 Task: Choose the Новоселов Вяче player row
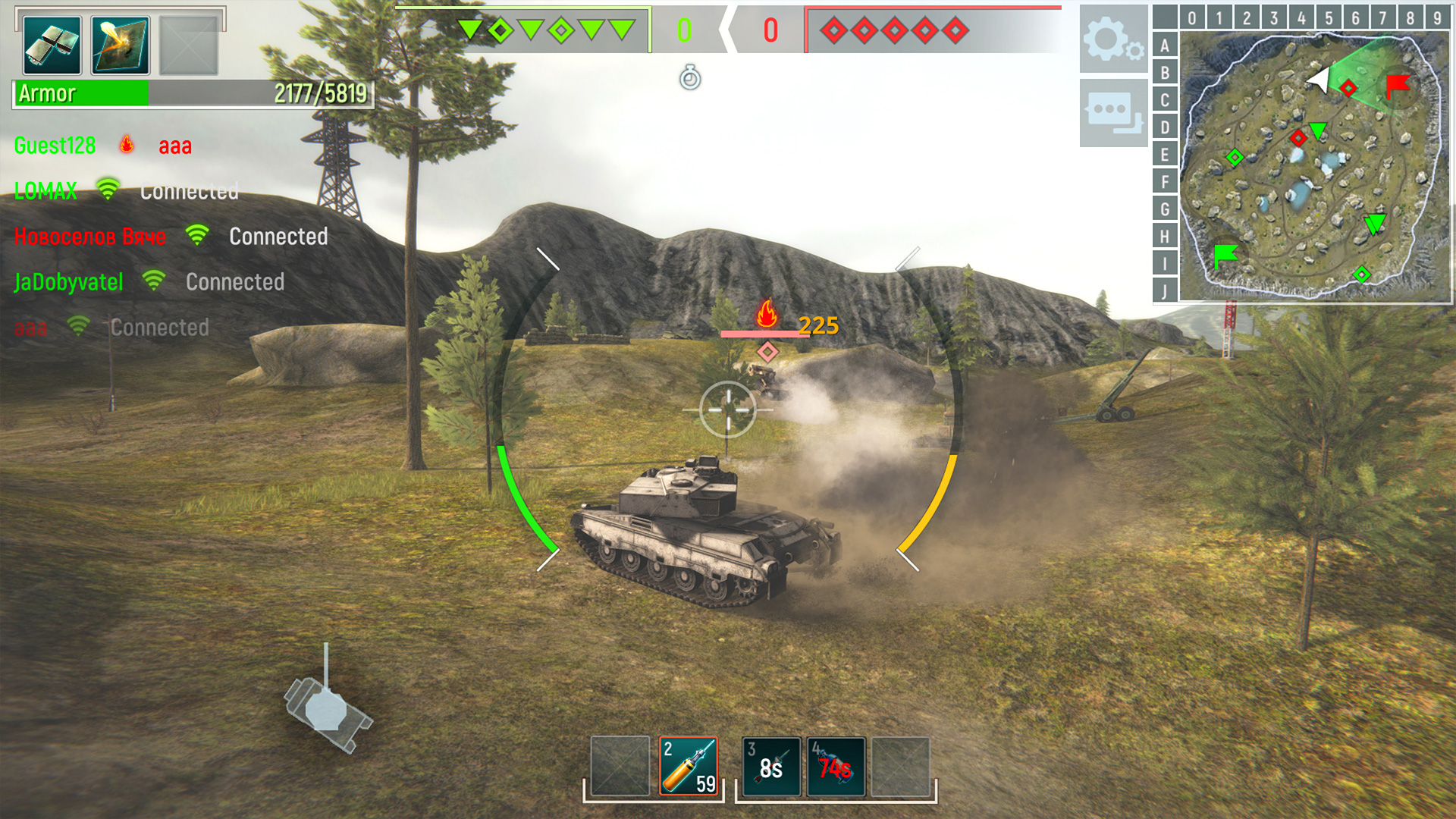pyautogui.click(x=89, y=237)
